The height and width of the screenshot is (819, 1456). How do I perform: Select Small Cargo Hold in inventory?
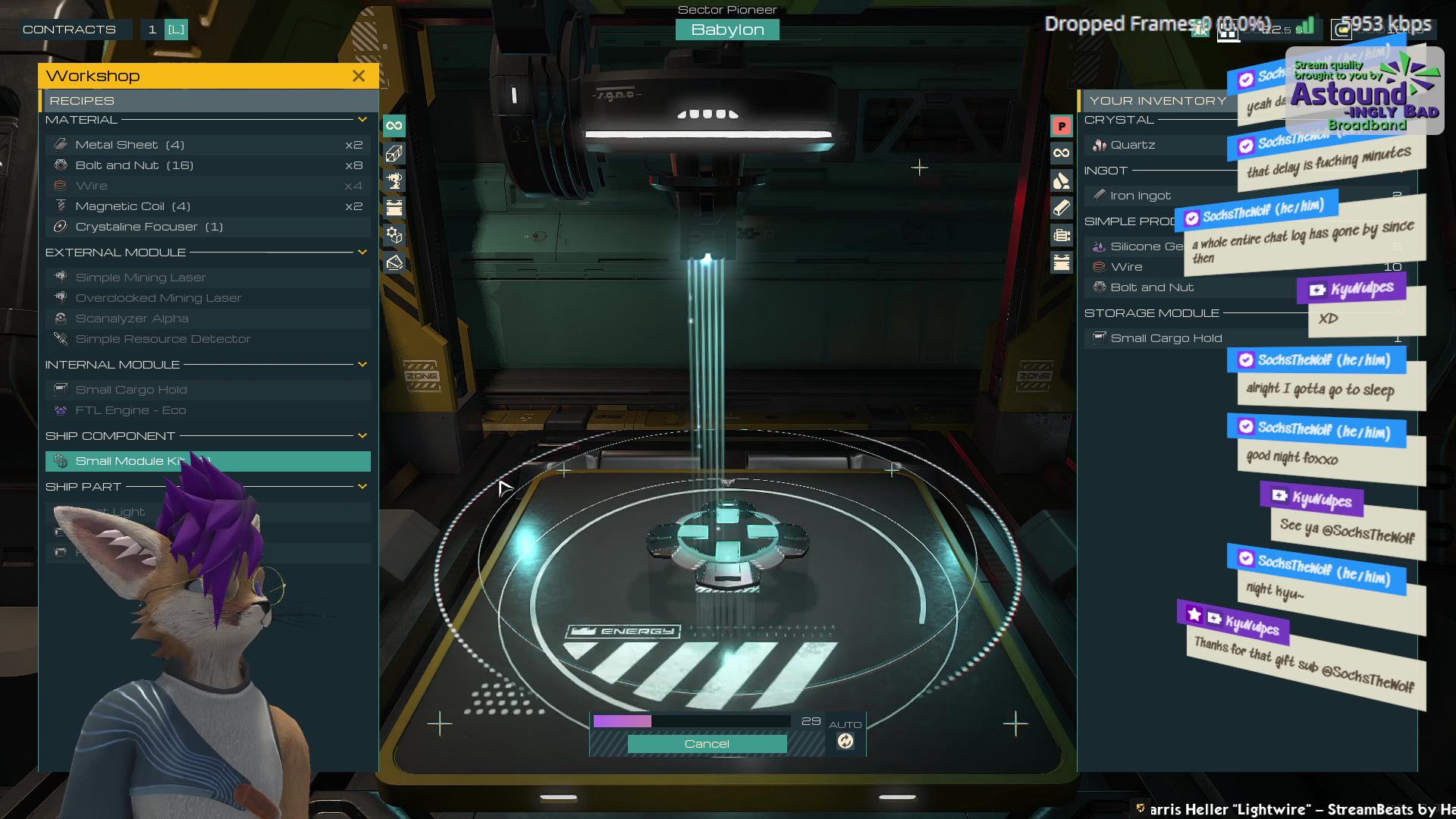coord(1166,338)
